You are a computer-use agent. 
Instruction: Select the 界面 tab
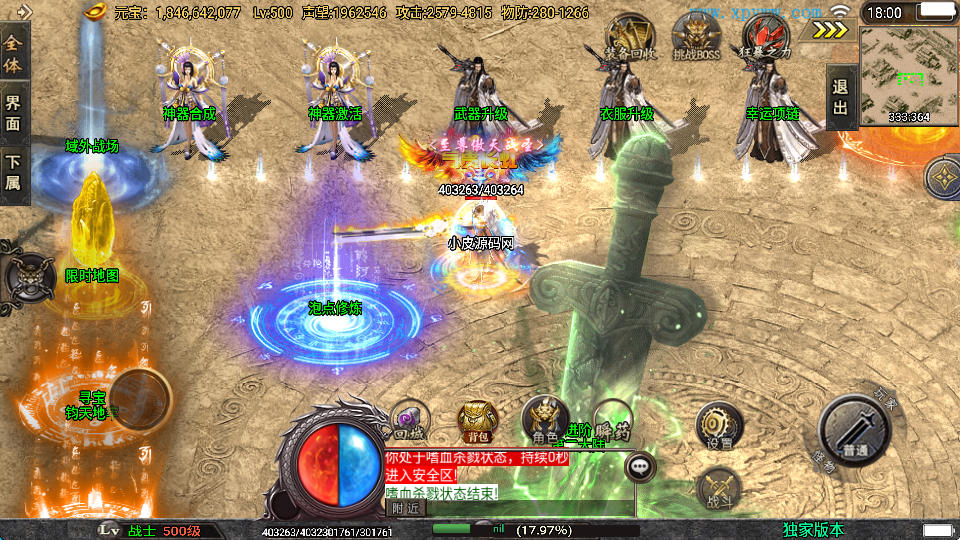click(x=13, y=110)
